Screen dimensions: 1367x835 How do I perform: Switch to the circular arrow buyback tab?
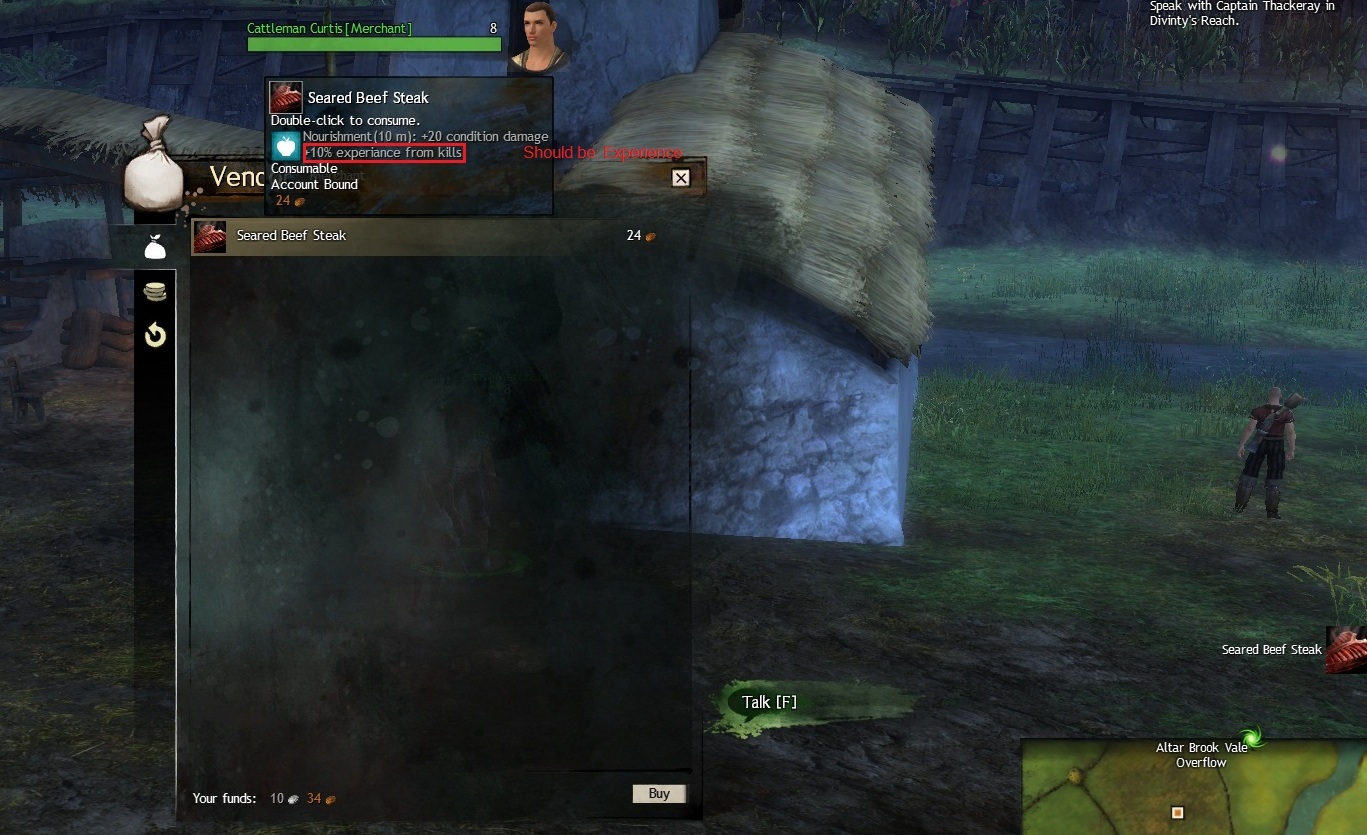[155, 335]
